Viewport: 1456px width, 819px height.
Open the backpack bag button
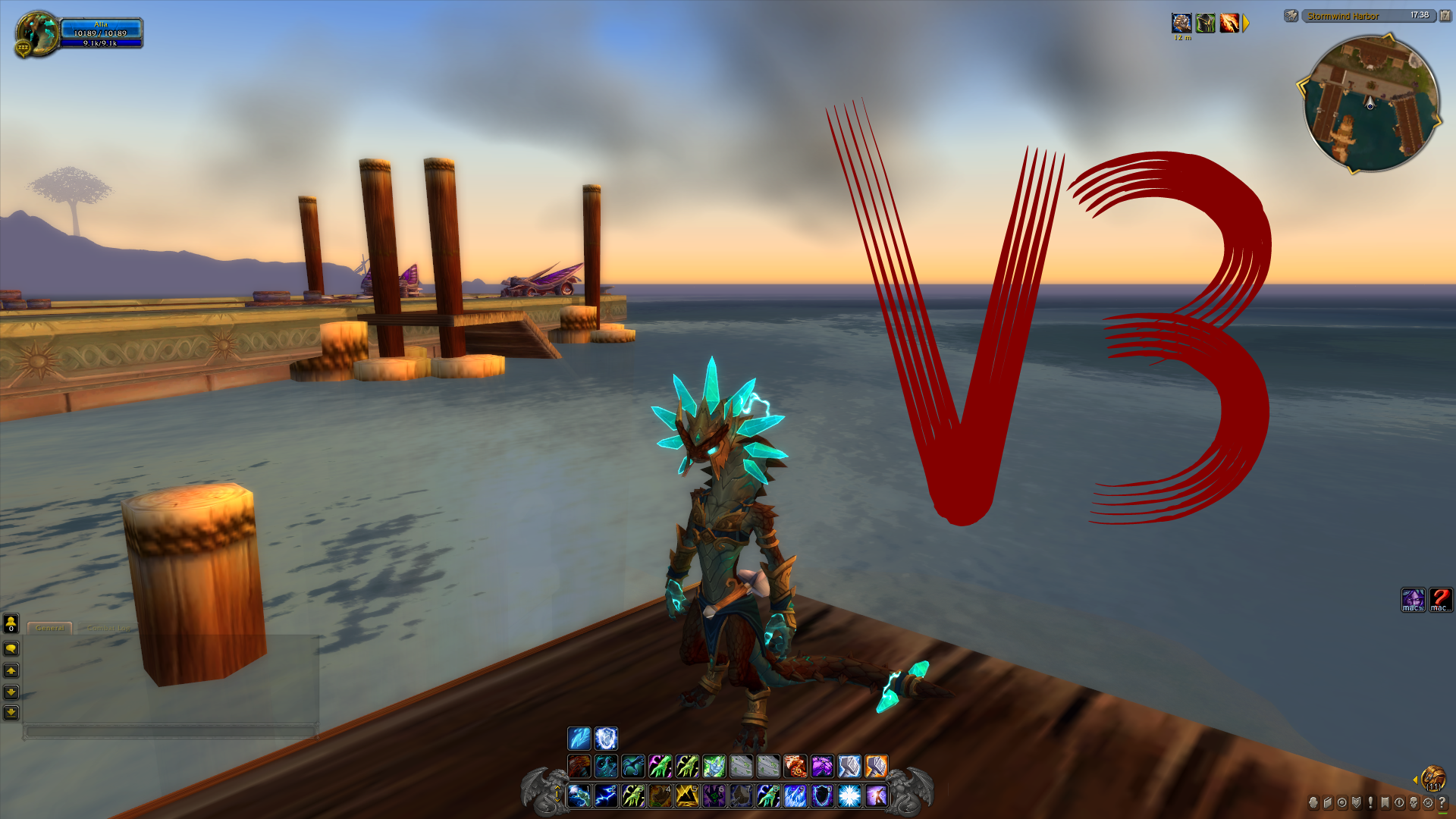click(1432, 778)
